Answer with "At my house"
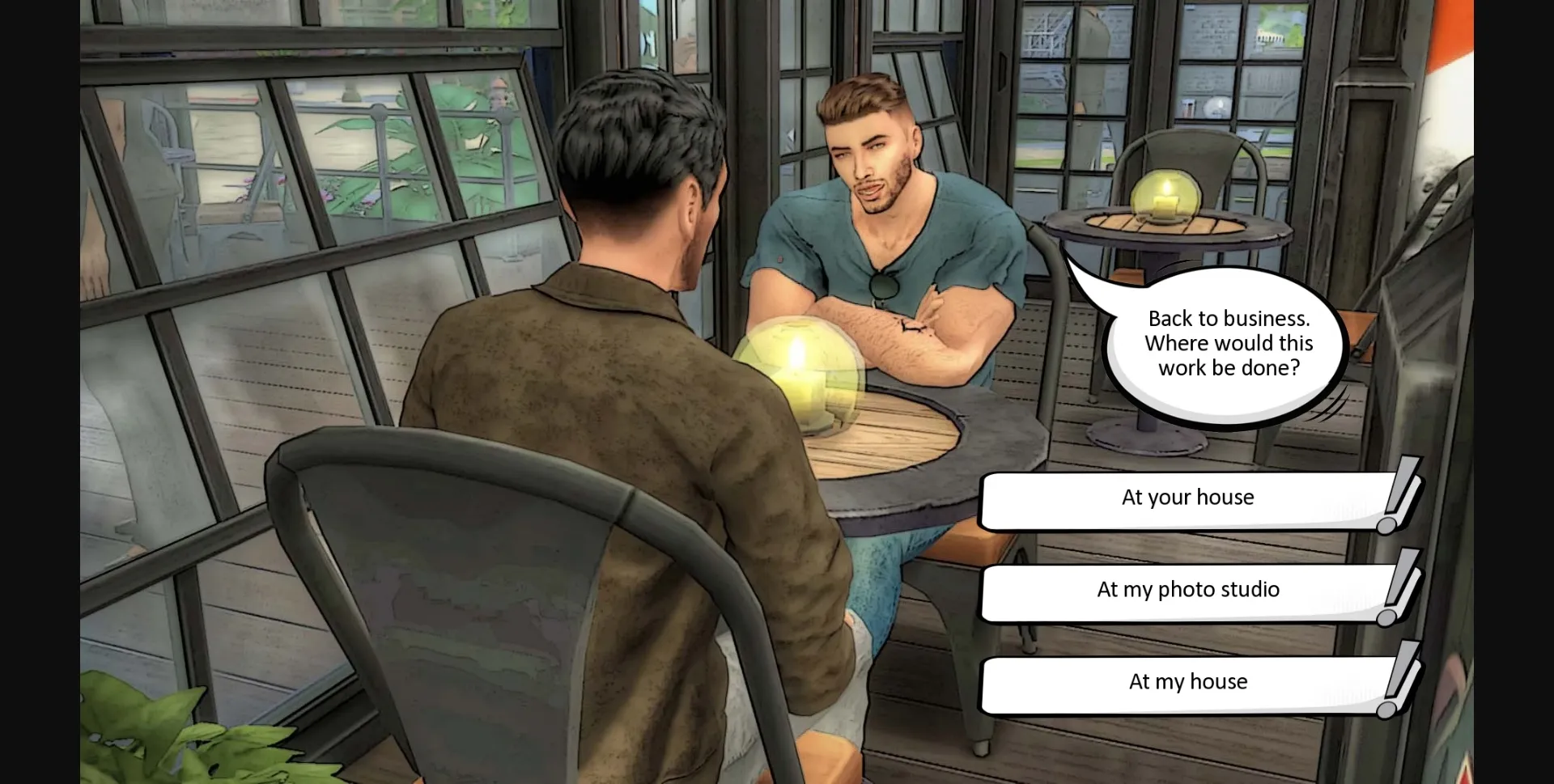Viewport: 1554px width, 784px height. pyautogui.click(x=1187, y=682)
